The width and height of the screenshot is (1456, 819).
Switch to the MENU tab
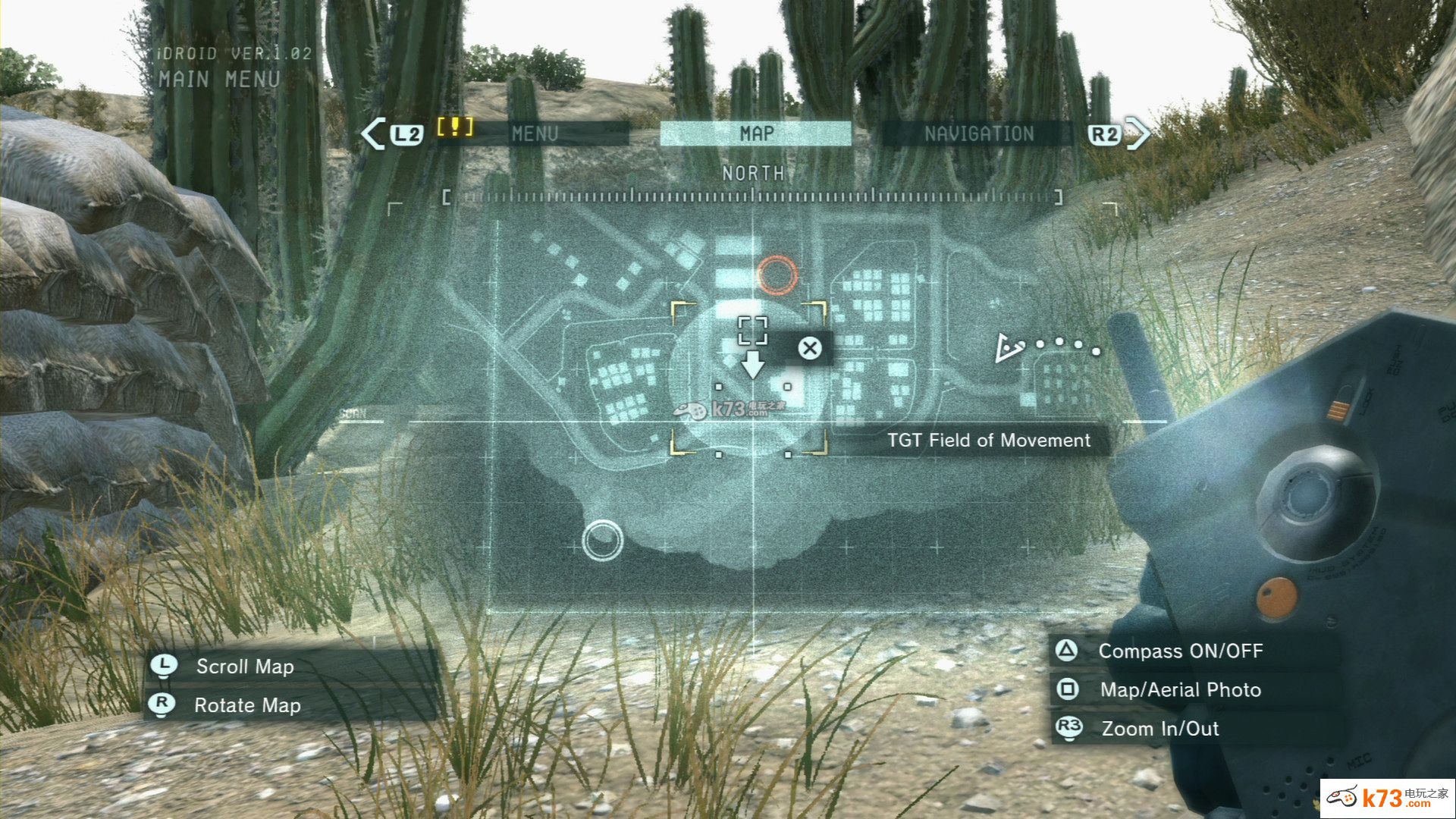click(x=535, y=134)
